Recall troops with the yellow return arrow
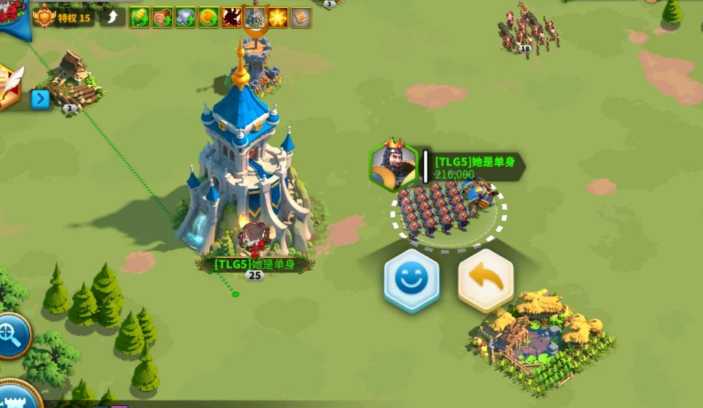This screenshot has width=703, height=408. [486, 281]
